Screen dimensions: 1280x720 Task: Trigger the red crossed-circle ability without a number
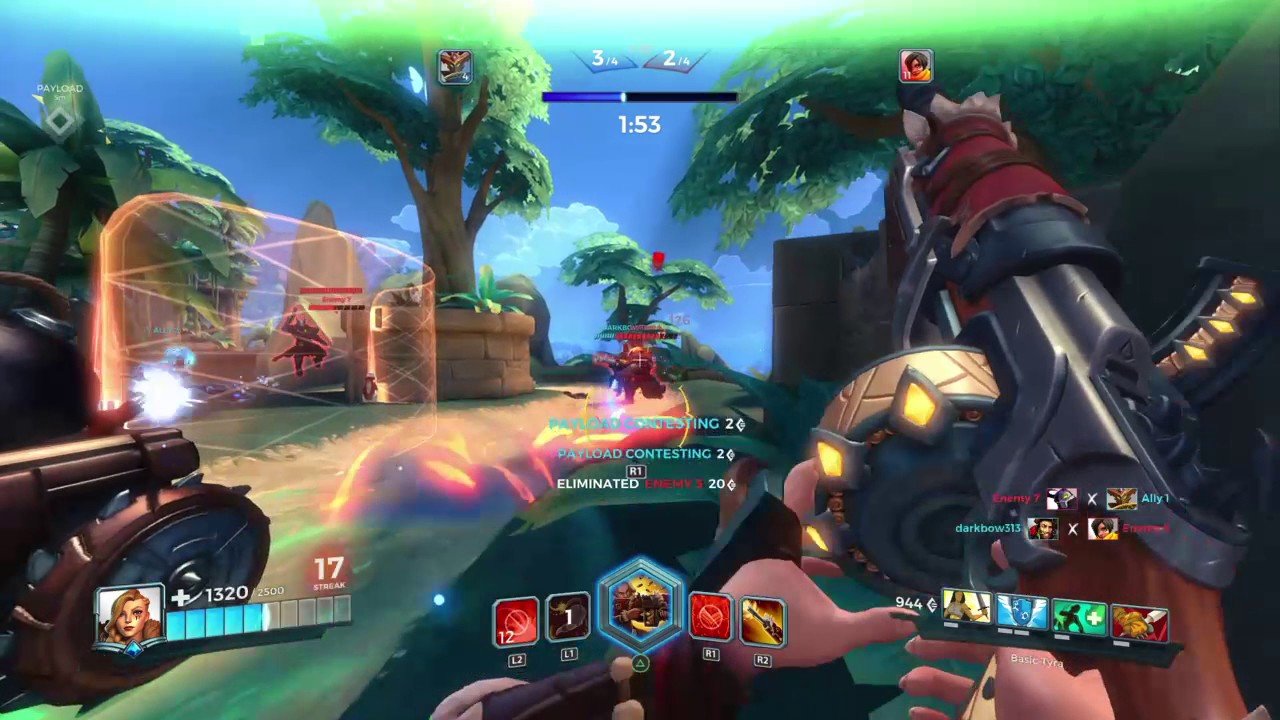click(x=711, y=620)
